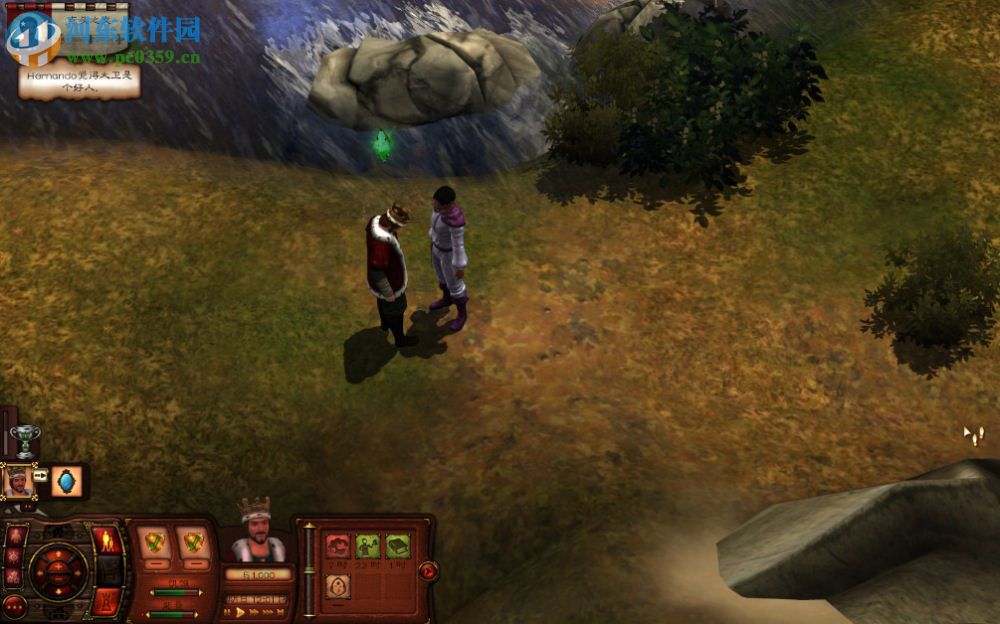This screenshot has width=1000, height=624.
Task: Click the green figure buff icon
Action: point(368,546)
